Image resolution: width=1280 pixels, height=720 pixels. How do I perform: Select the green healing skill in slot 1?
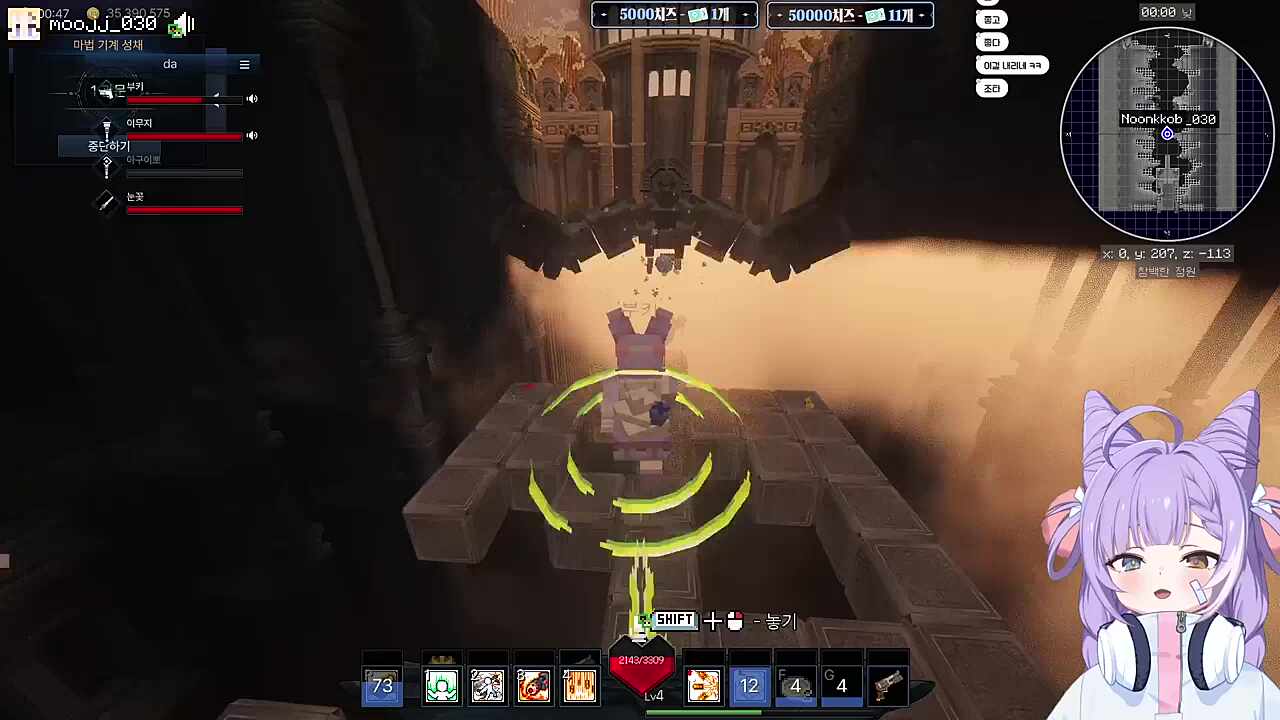(441, 685)
